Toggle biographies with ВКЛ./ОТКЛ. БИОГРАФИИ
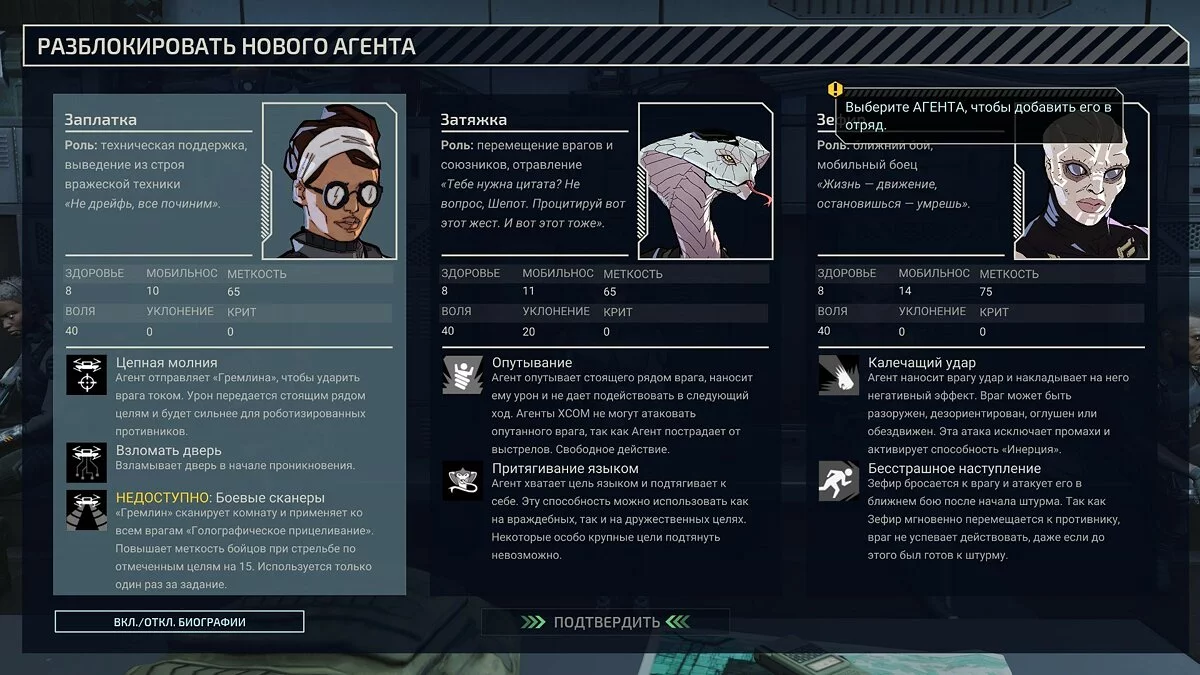 tap(180, 622)
